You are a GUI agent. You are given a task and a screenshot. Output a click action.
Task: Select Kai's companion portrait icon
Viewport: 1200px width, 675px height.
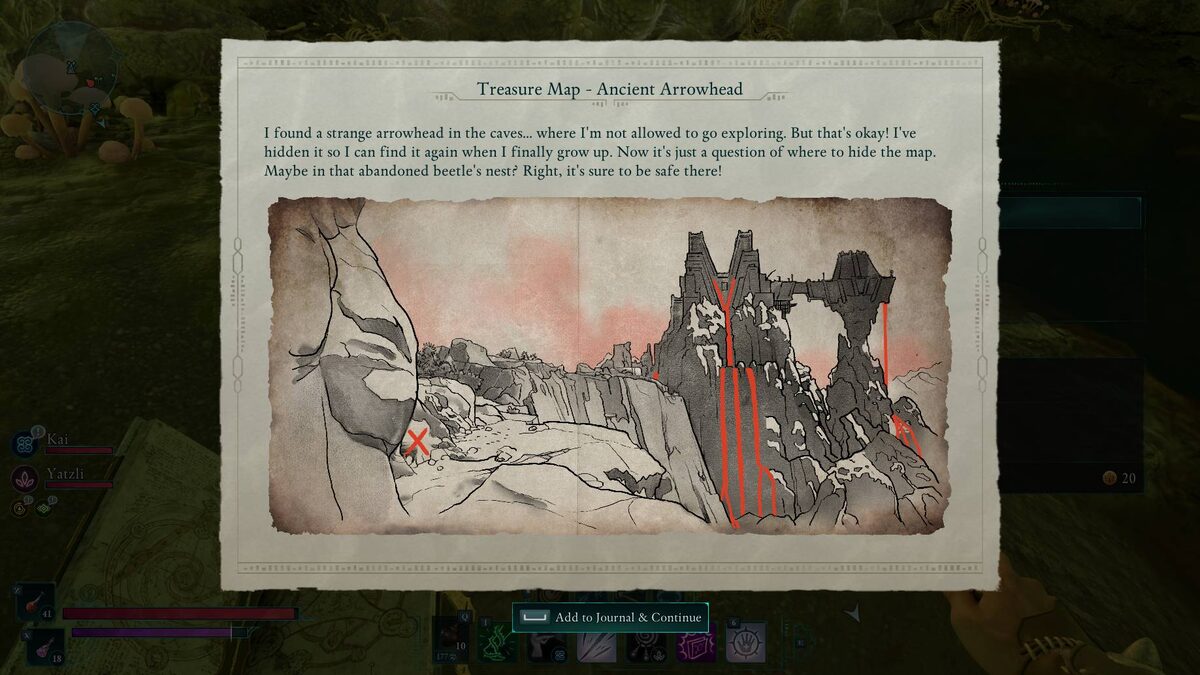26,444
